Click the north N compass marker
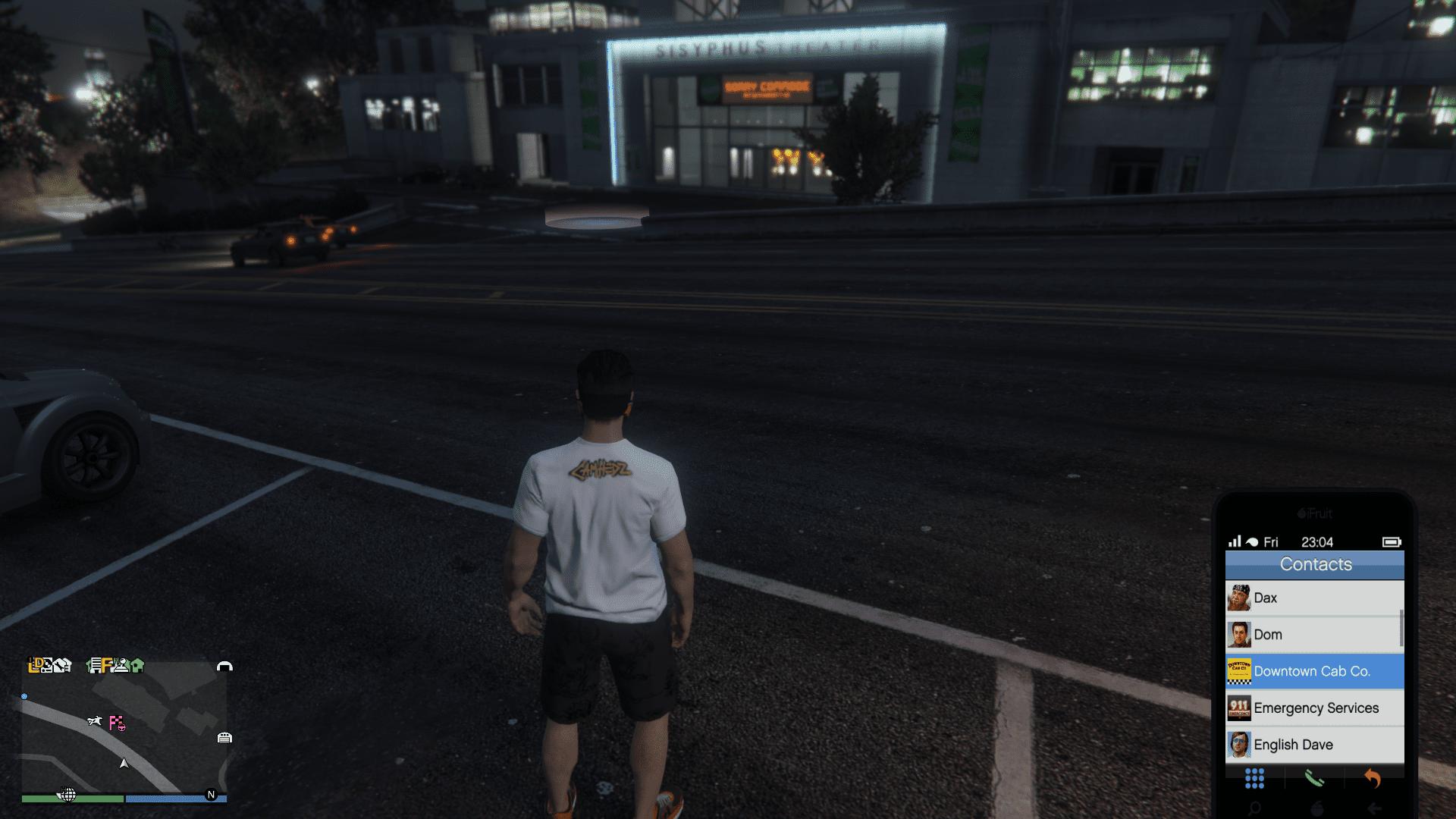The height and width of the screenshot is (819, 1456). tap(211, 795)
